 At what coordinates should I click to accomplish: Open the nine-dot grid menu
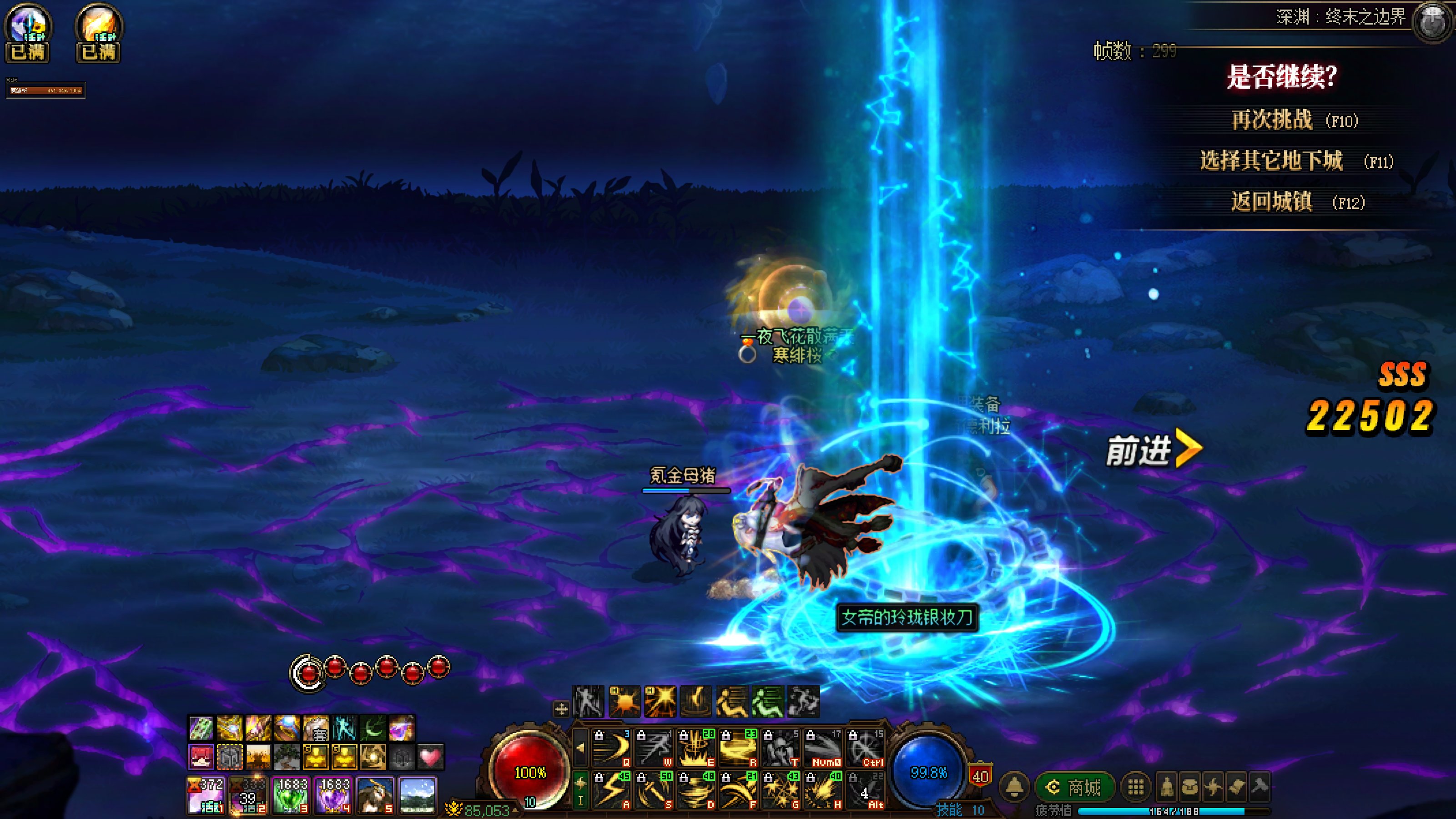click(1136, 787)
